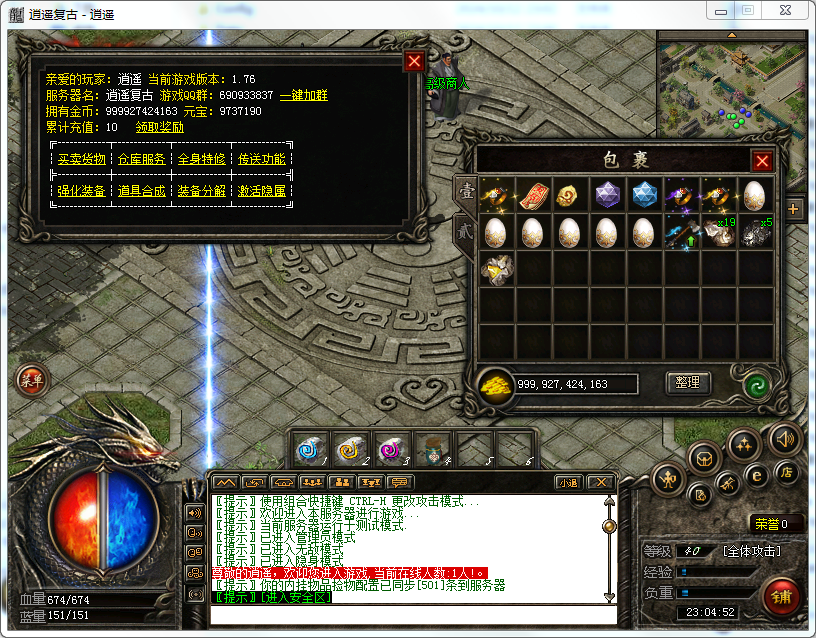
Task: Choose 强化装备 equipment enhancement
Action: point(81,191)
